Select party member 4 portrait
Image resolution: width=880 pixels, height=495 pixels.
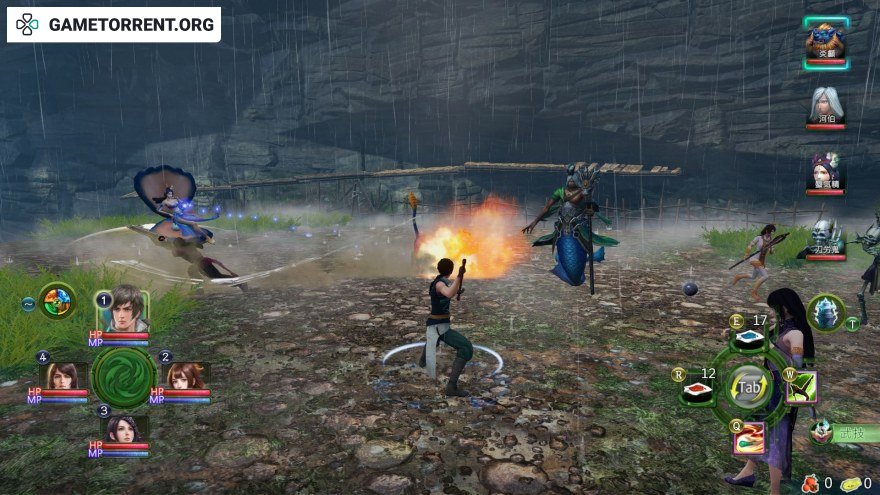63,375
